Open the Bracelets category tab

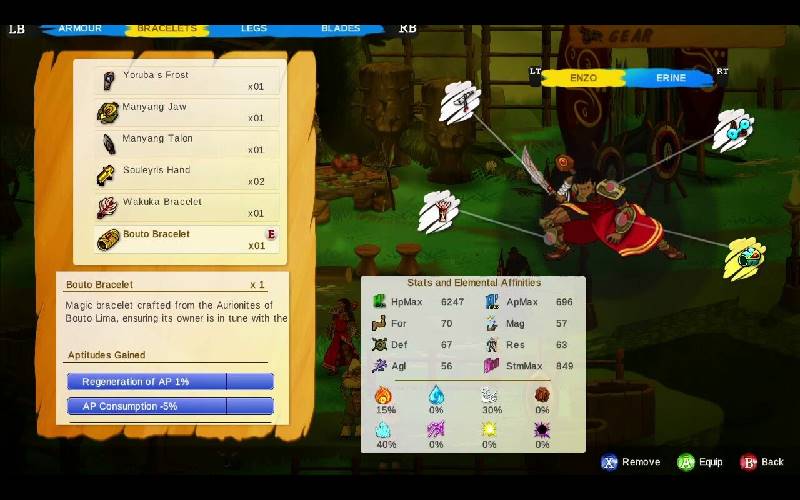pos(166,28)
